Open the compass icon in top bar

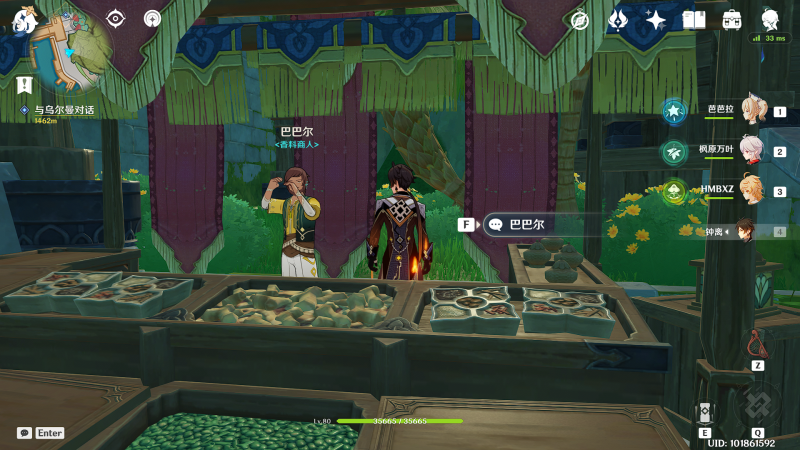coord(579,20)
